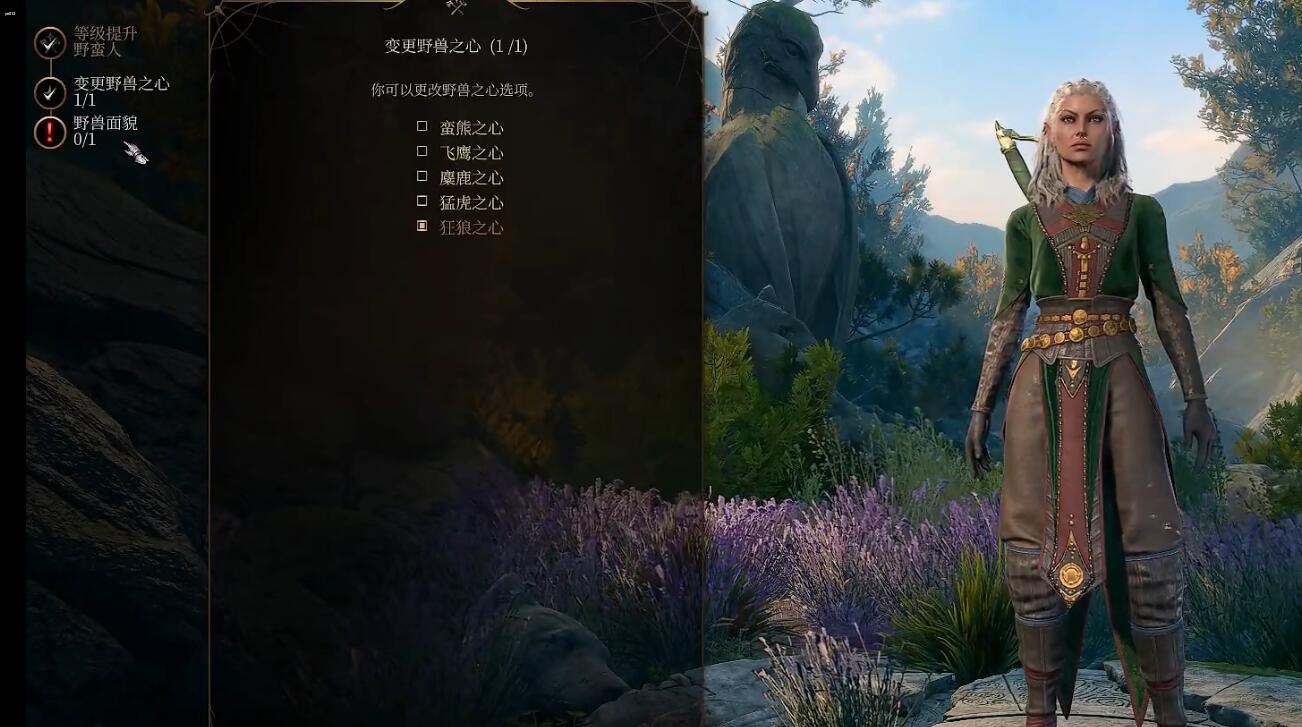
Task: Enable the 猛虎之心 checkbox
Action: 423,202
